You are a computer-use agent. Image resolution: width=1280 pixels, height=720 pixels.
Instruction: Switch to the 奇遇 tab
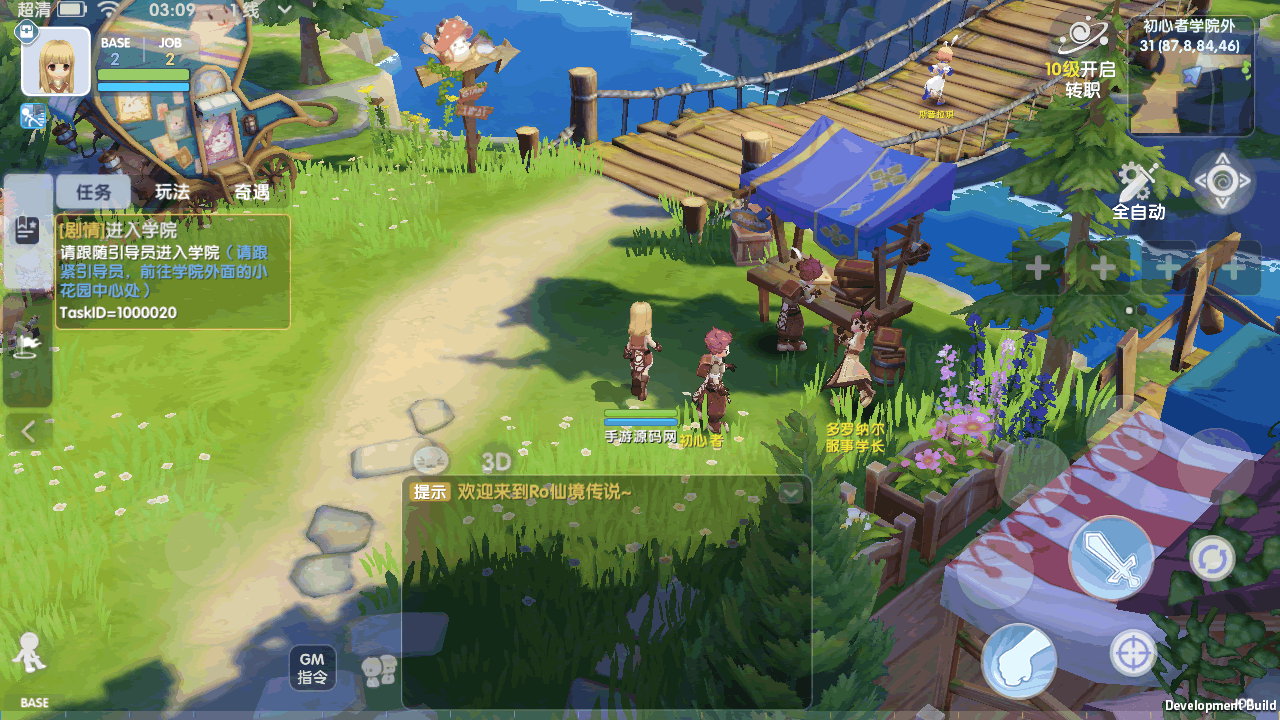coord(251,192)
